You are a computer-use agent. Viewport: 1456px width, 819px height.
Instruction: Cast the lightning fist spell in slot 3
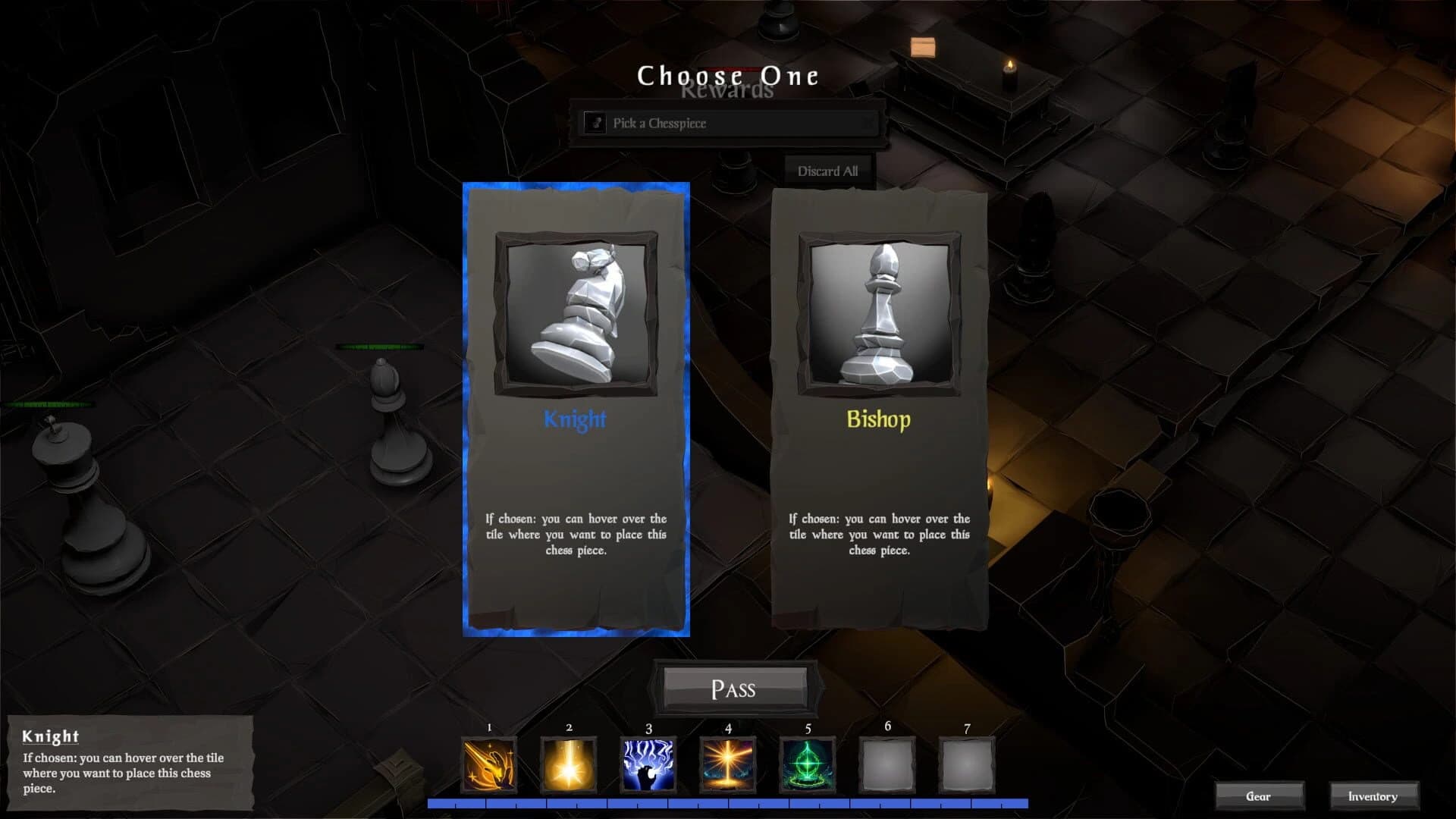click(647, 764)
